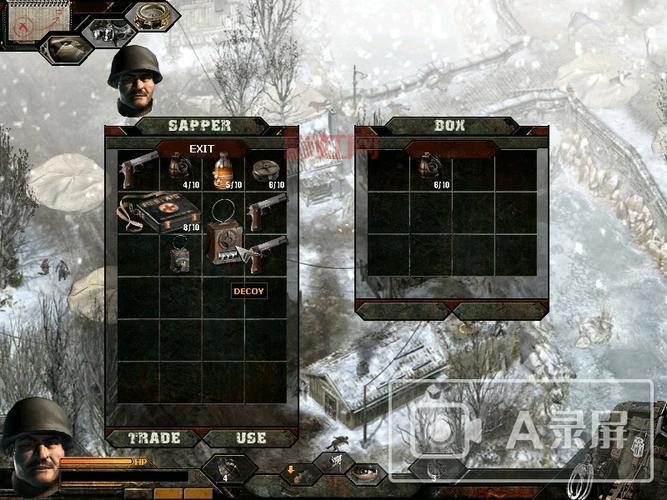Close the inventory with the EXIT button
This screenshot has height=500, width=667.
pyautogui.click(x=202, y=149)
